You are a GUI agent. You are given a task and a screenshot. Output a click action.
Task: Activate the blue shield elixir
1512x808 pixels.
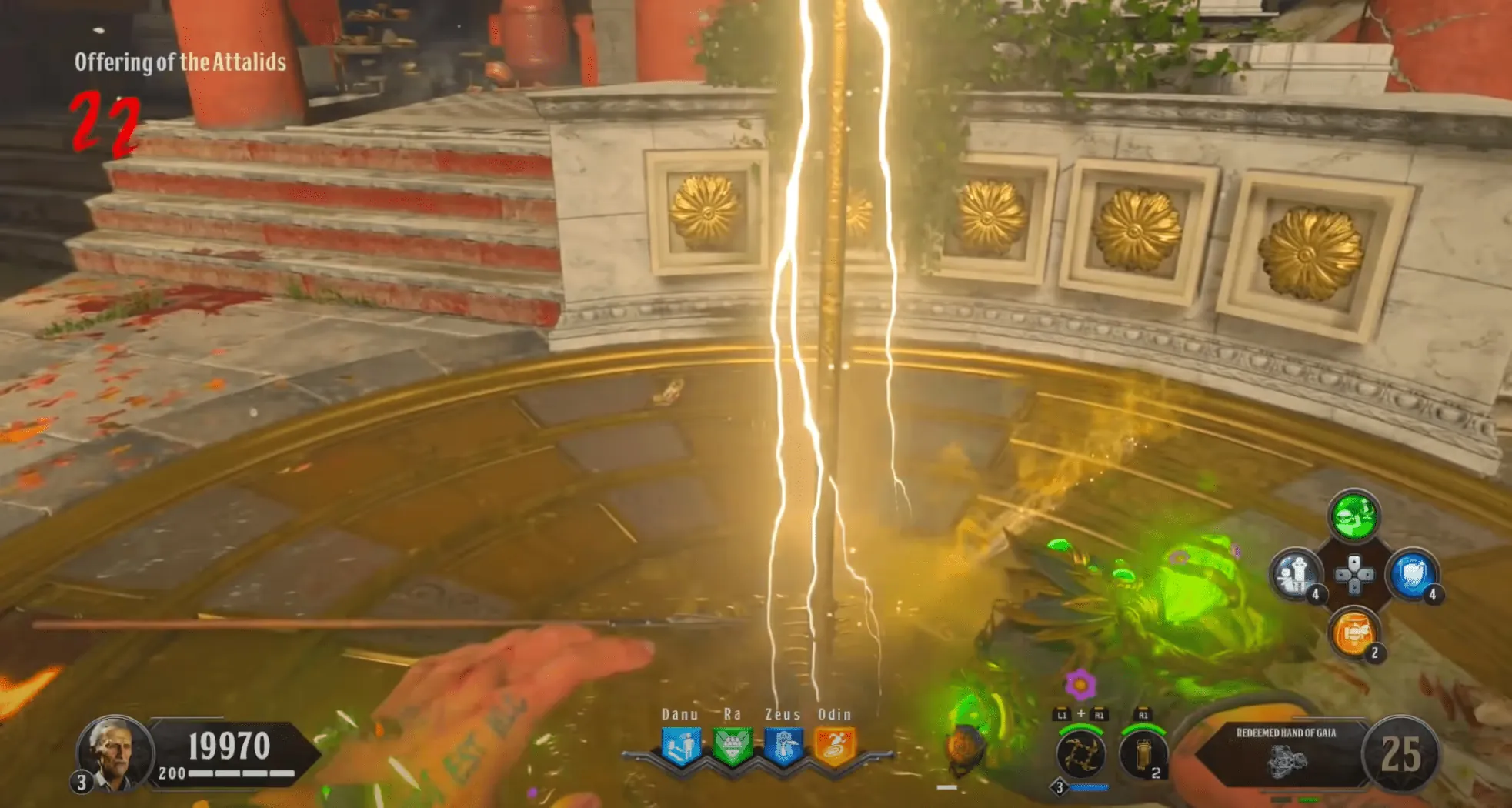click(1411, 574)
